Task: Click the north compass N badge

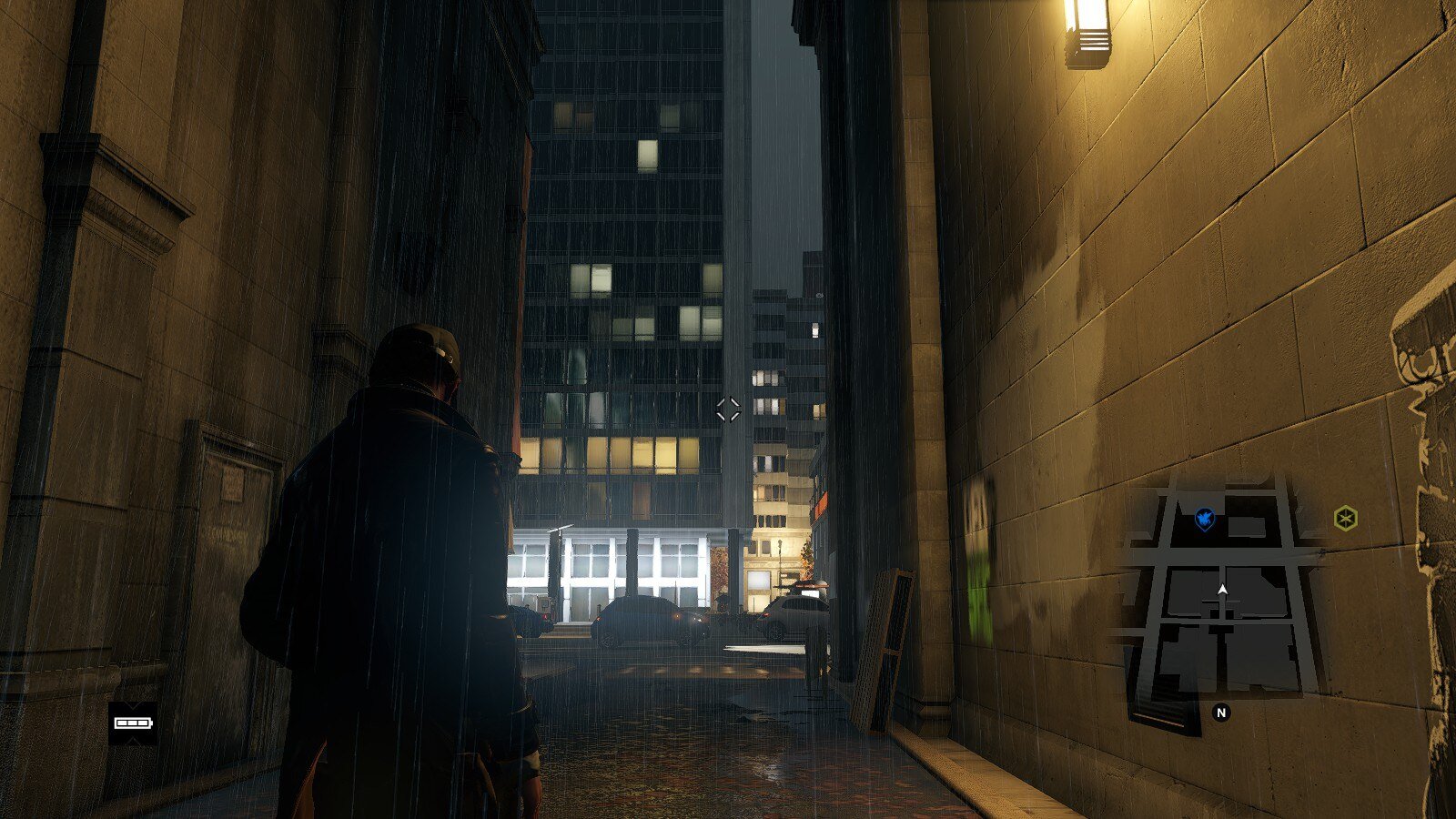Action: coord(1221,713)
